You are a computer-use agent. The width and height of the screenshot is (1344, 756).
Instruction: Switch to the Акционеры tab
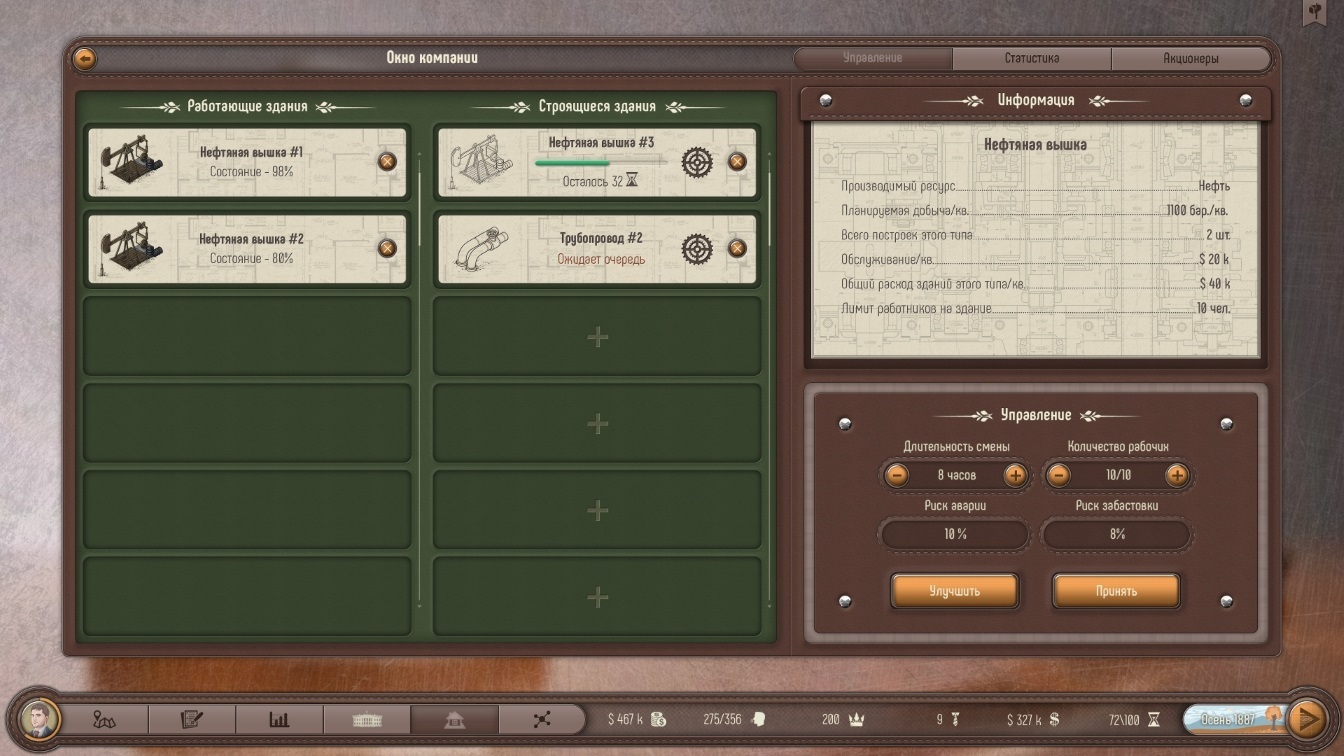1189,58
